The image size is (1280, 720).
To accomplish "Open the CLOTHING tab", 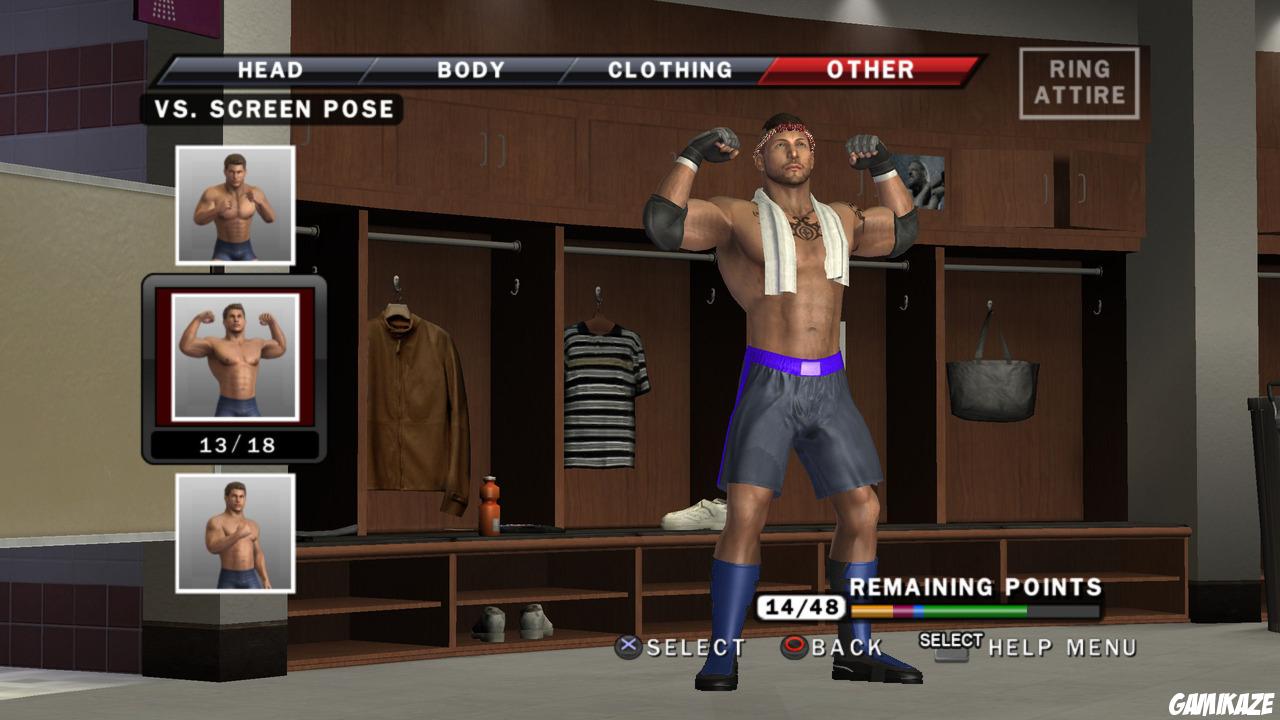I will (x=671, y=69).
